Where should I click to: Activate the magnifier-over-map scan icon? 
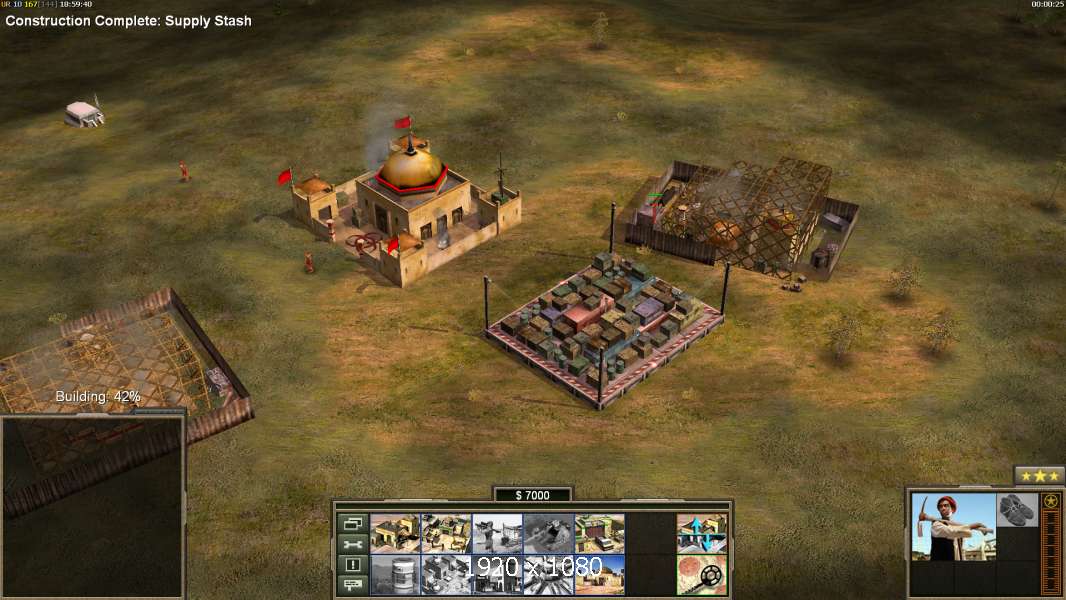pos(701,575)
